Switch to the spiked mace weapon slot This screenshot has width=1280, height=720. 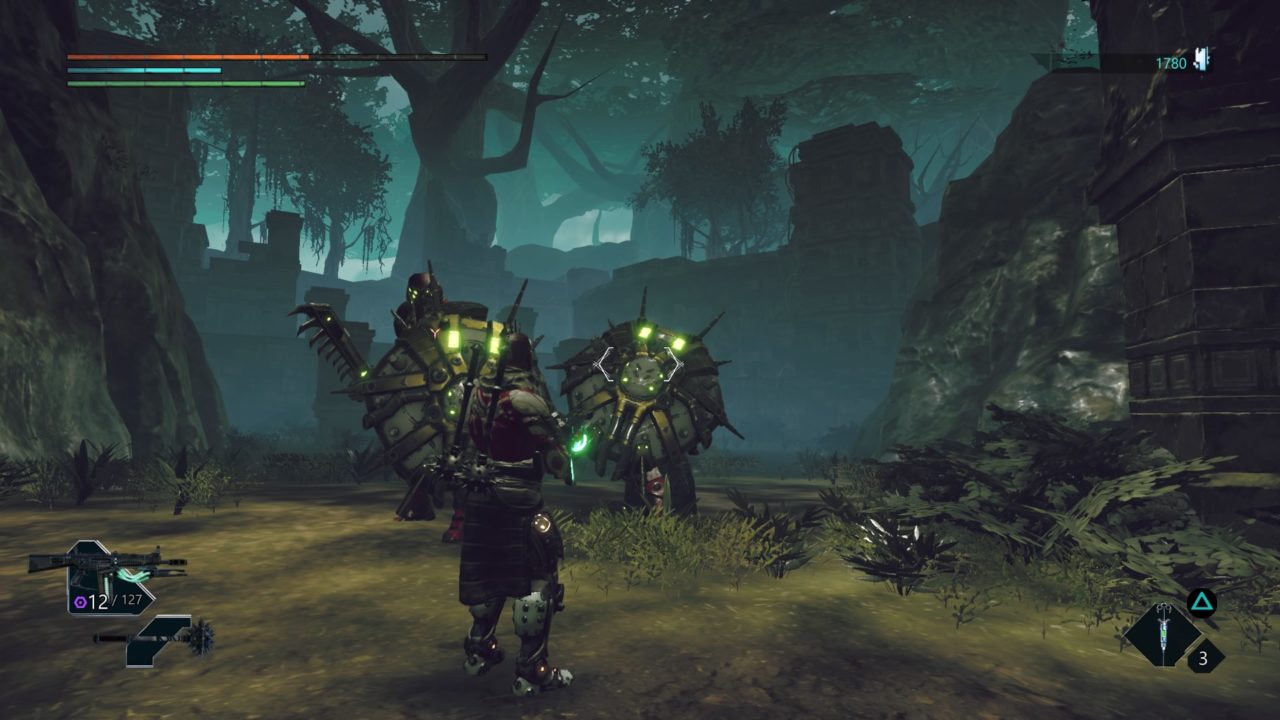[157, 639]
